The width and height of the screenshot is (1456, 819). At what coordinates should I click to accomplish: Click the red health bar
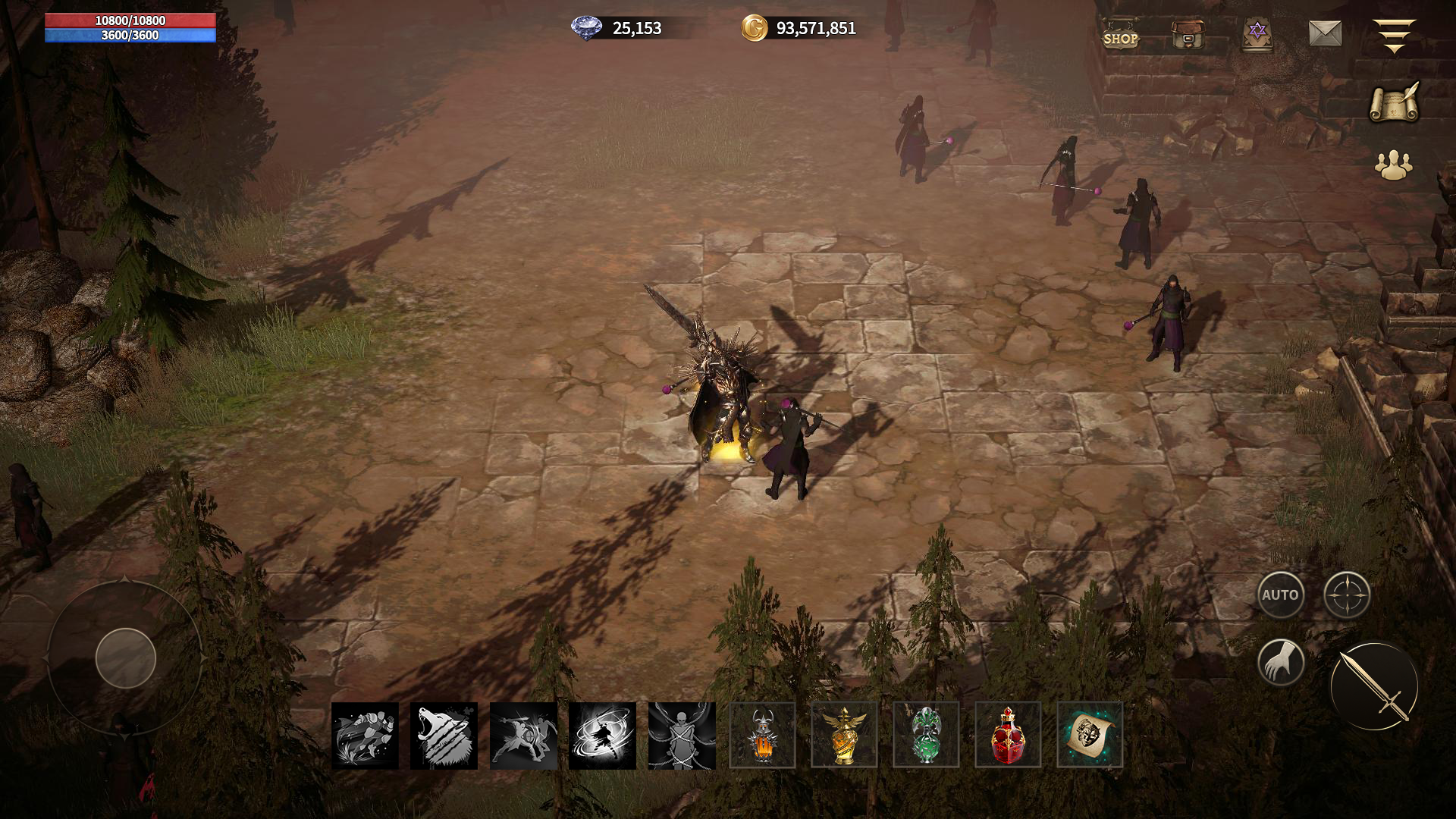pos(130,20)
